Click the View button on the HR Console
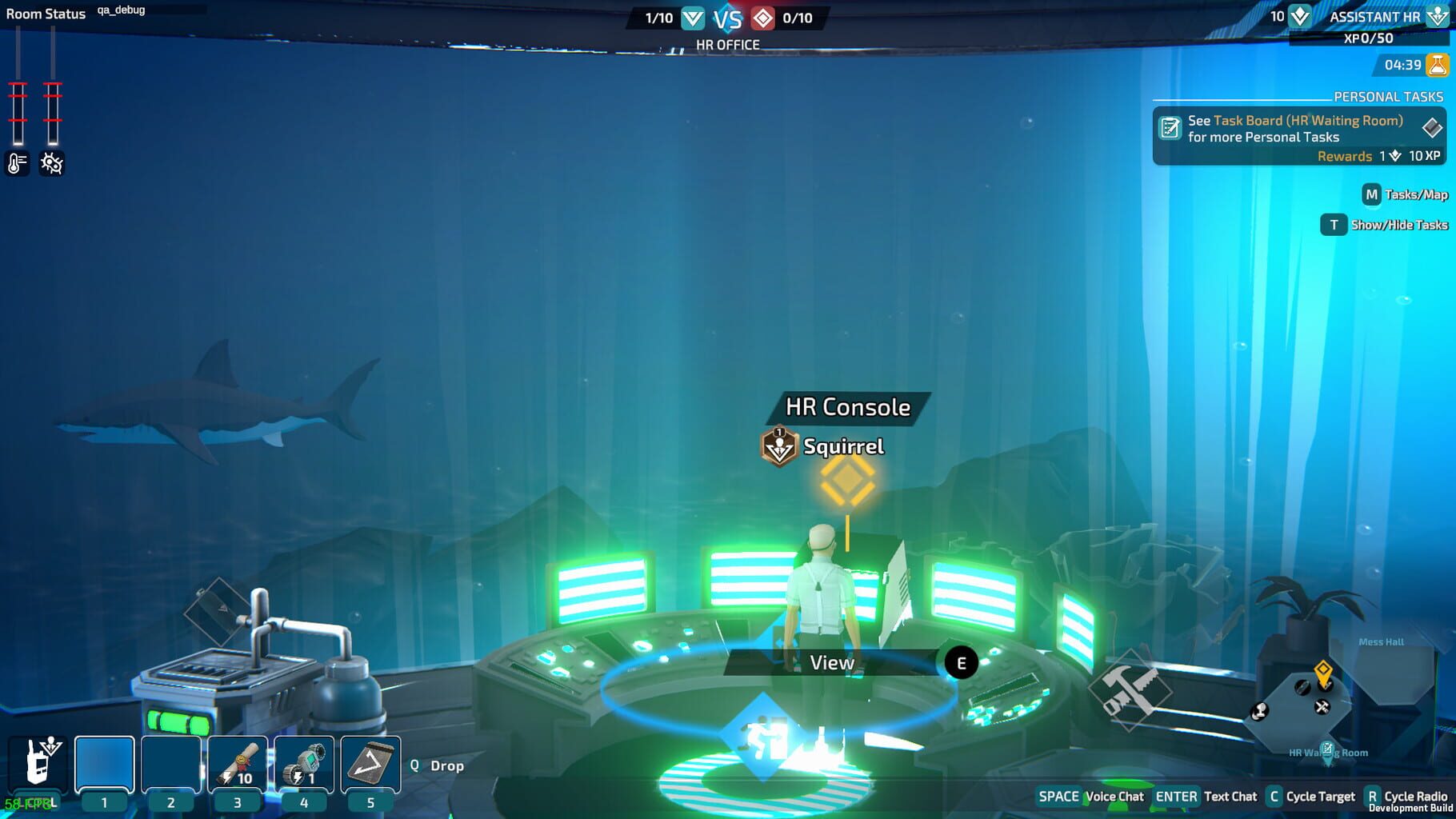This screenshot has width=1456, height=819. click(x=834, y=662)
